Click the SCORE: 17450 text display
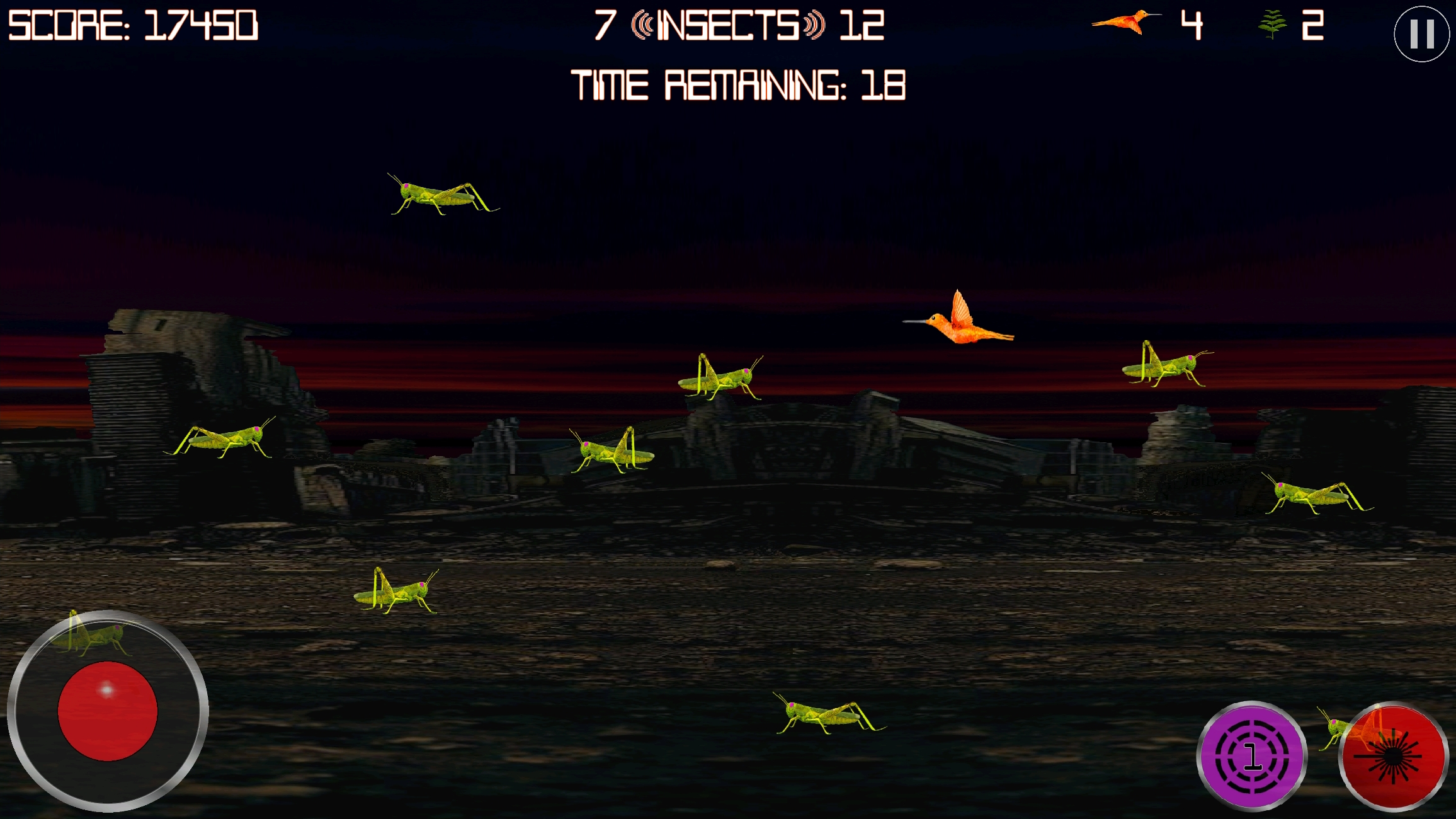Image resolution: width=1456 pixels, height=819 pixels. coord(132,25)
